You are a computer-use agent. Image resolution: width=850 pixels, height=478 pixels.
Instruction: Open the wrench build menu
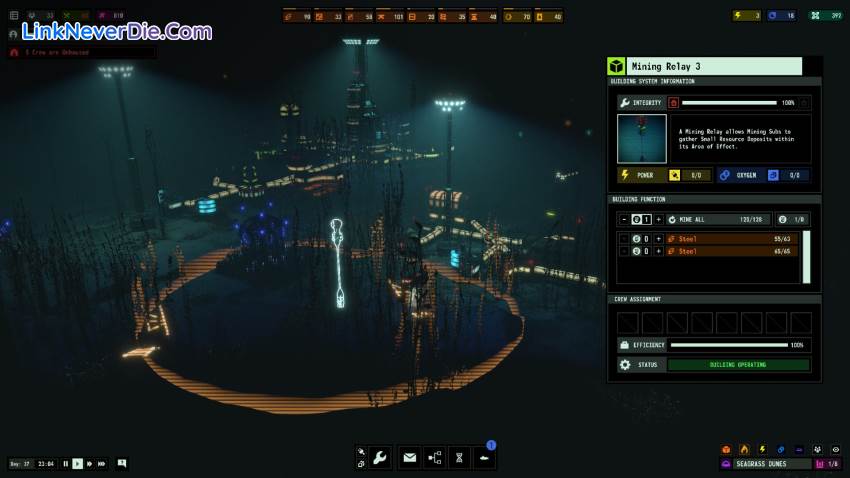(x=380, y=457)
